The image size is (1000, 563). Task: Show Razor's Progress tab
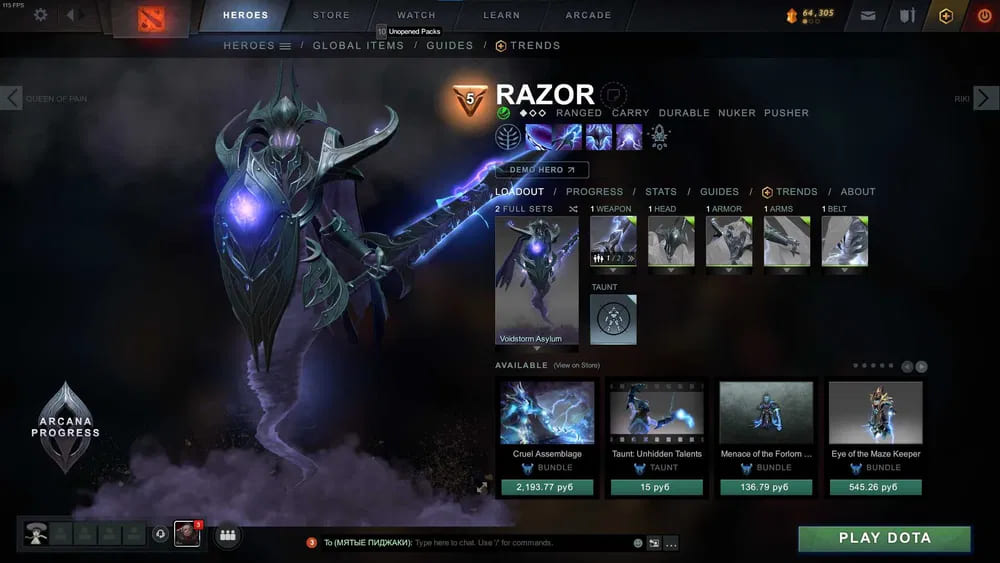pyautogui.click(x=594, y=192)
